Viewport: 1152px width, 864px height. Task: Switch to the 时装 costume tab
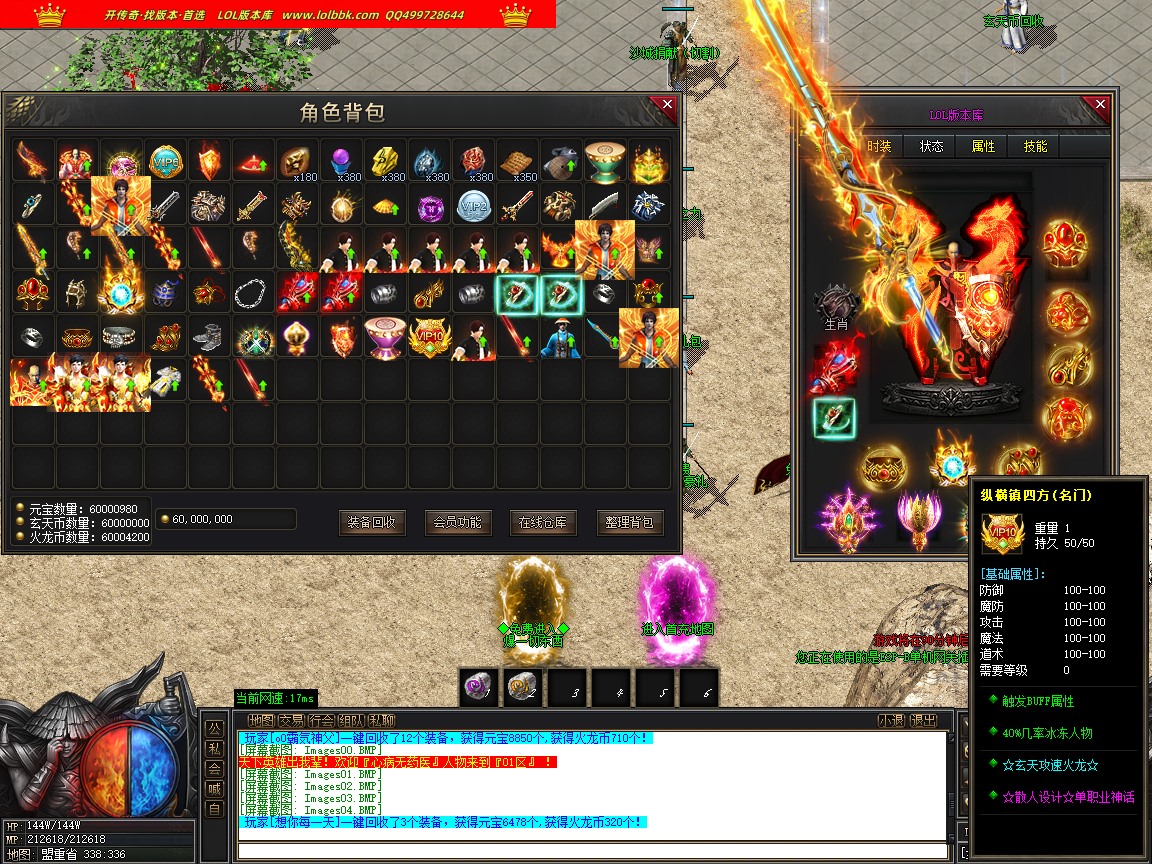[x=880, y=146]
